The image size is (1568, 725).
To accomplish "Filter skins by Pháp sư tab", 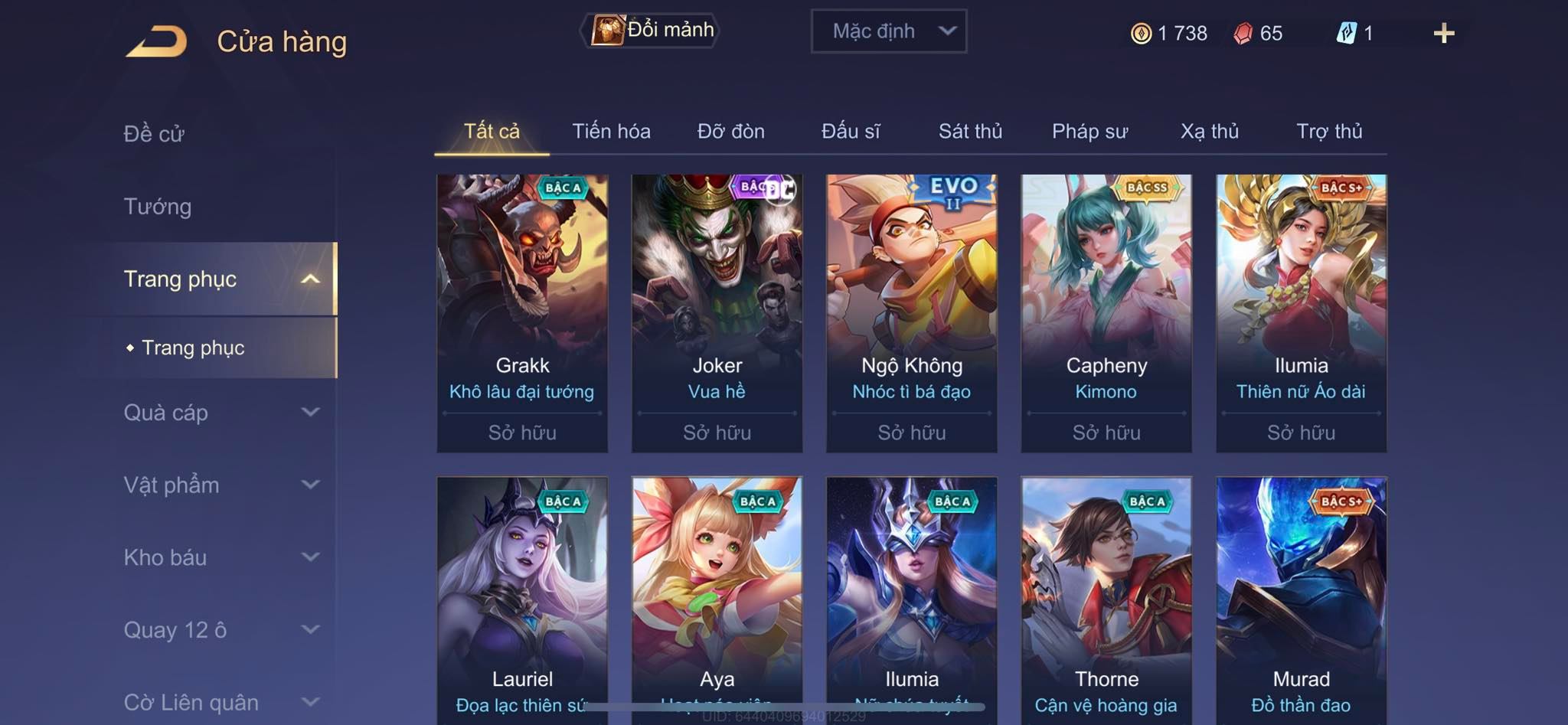I will (1089, 132).
